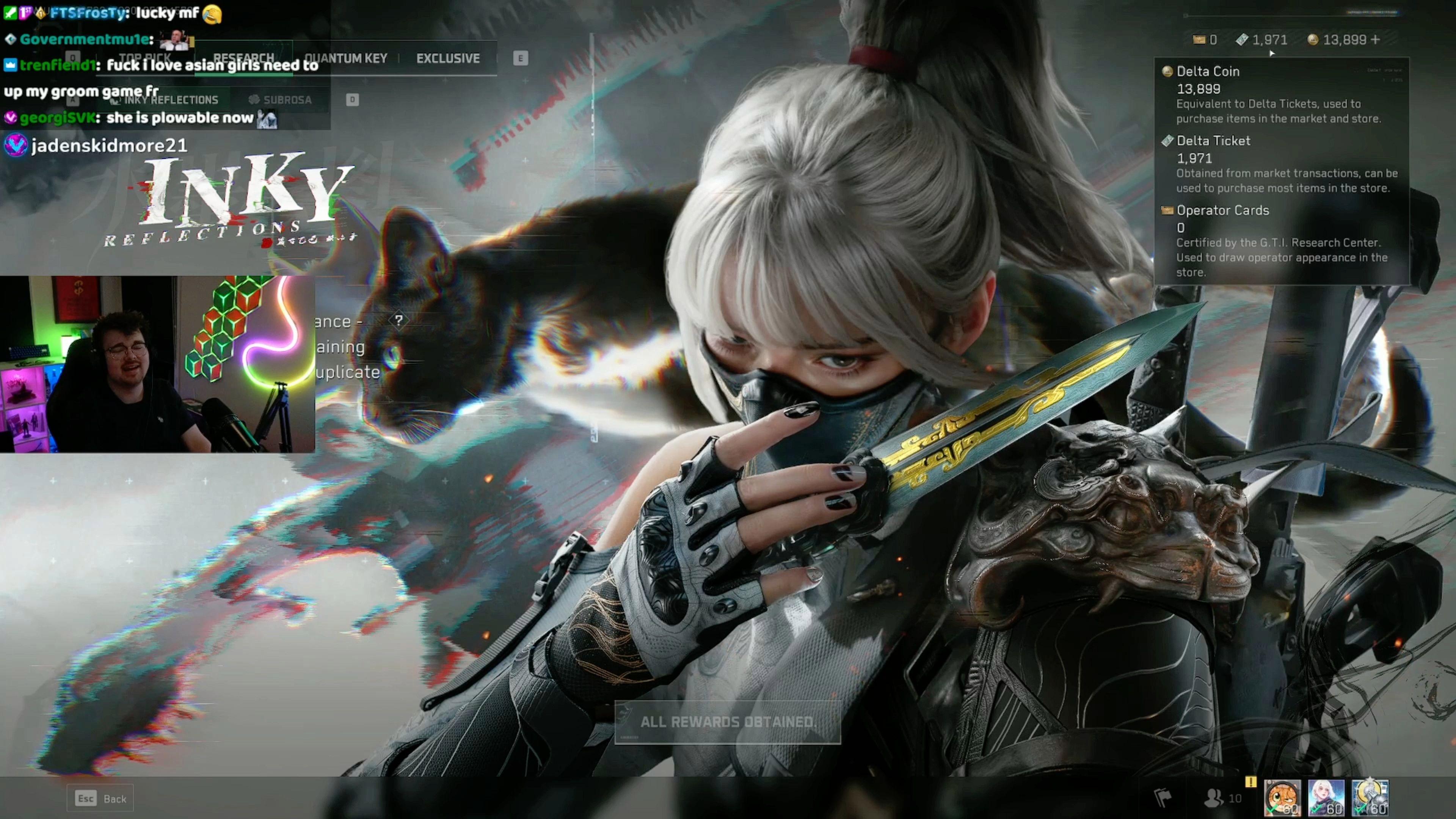
Task: Switch to the Quantum Key tab
Action: 345,58
